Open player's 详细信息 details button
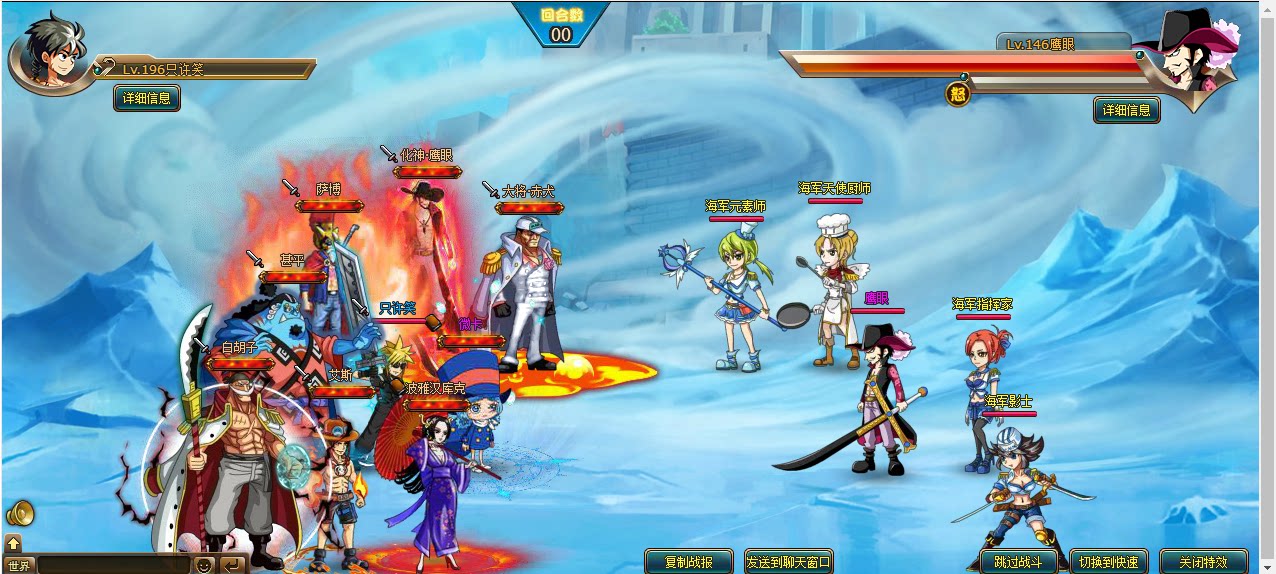This screenshot has width=1276, height=574. (x=147, y=98)
